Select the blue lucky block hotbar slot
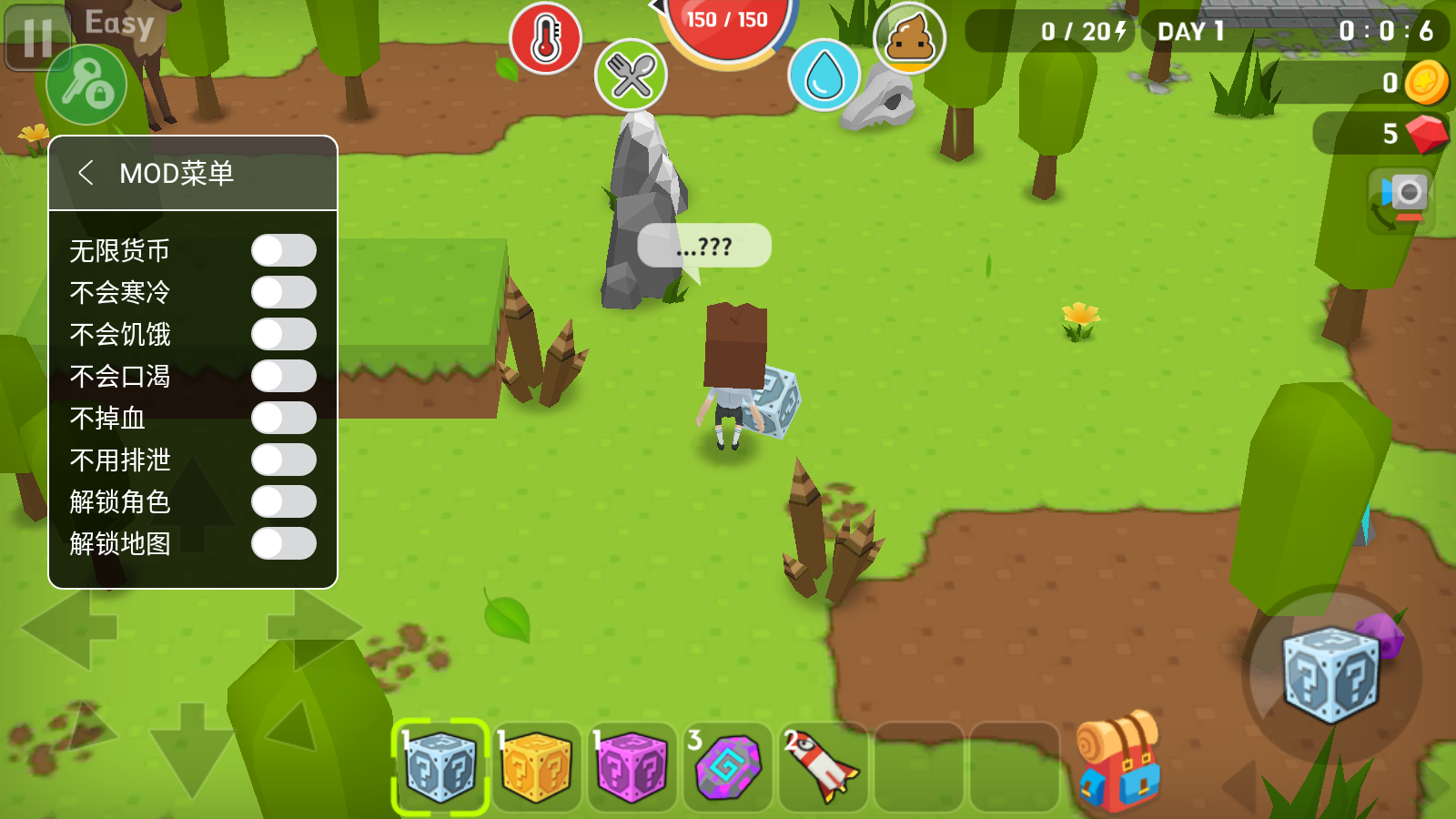The image size is (1456, 819). point(441,767)
